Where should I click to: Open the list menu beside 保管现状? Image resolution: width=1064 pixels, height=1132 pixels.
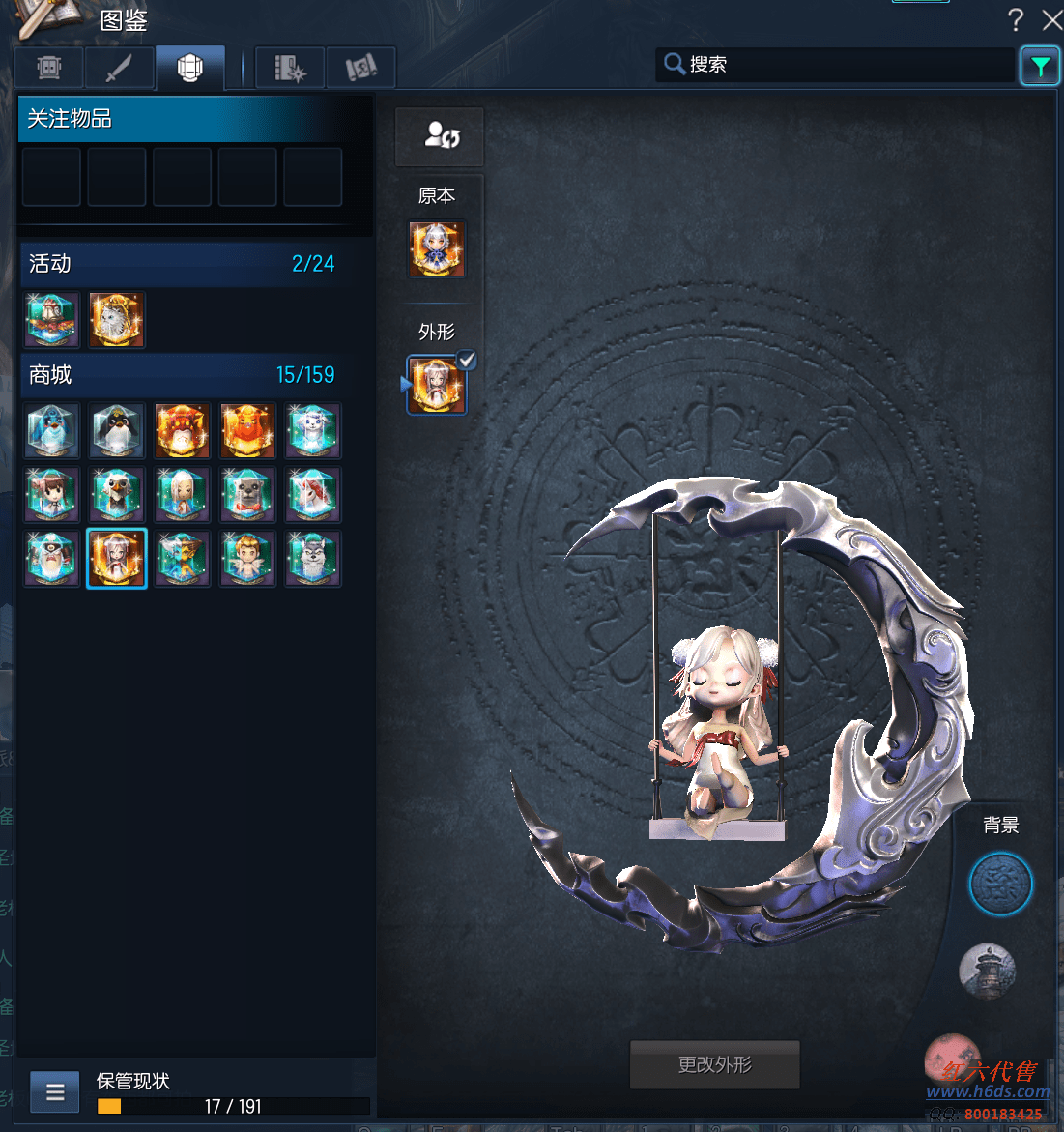pyautogui.click(x=54, y=1092)
